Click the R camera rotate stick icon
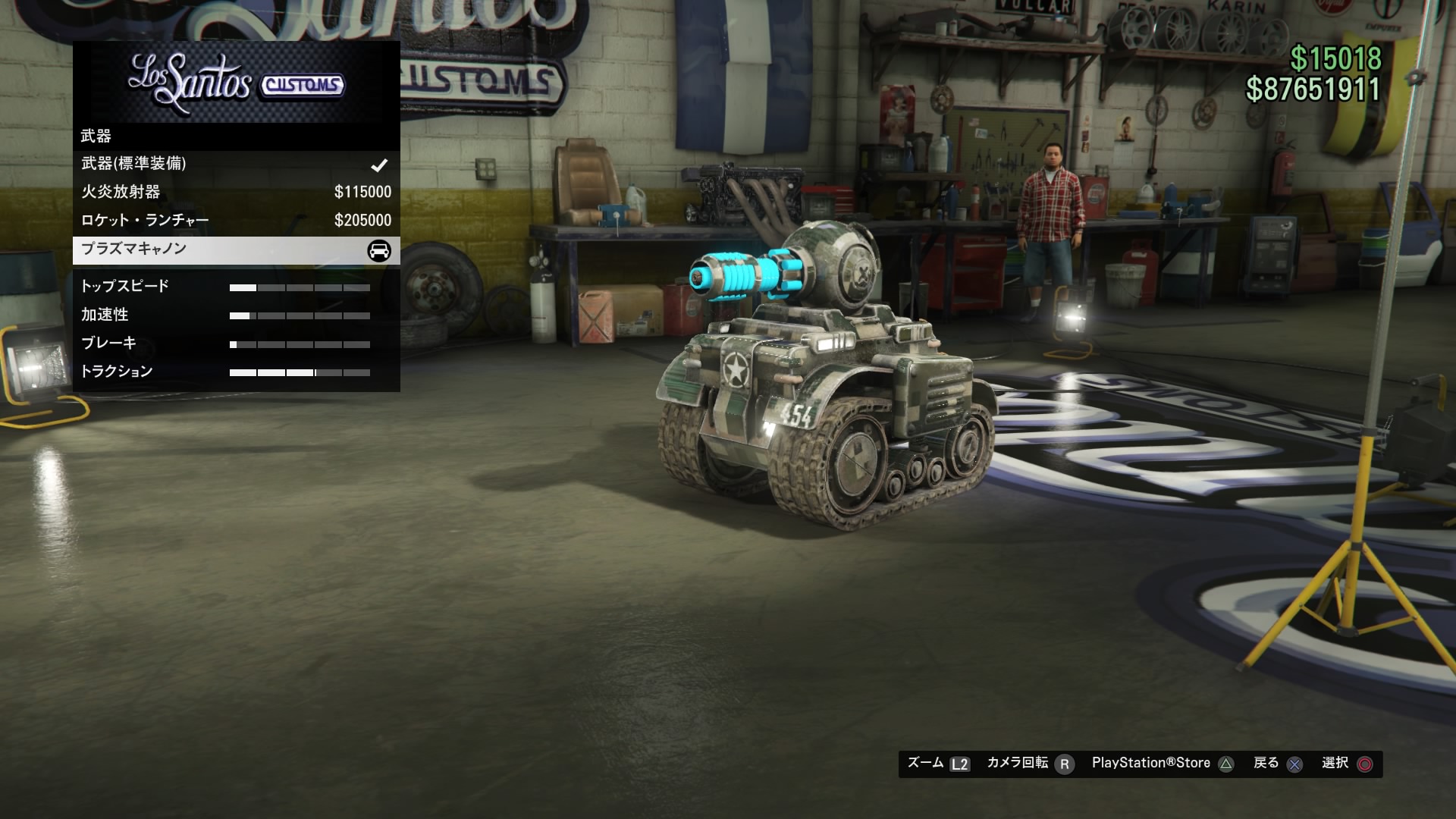Image resolution: width=1456 pixels, height=819 pixels. [1065, 764]
